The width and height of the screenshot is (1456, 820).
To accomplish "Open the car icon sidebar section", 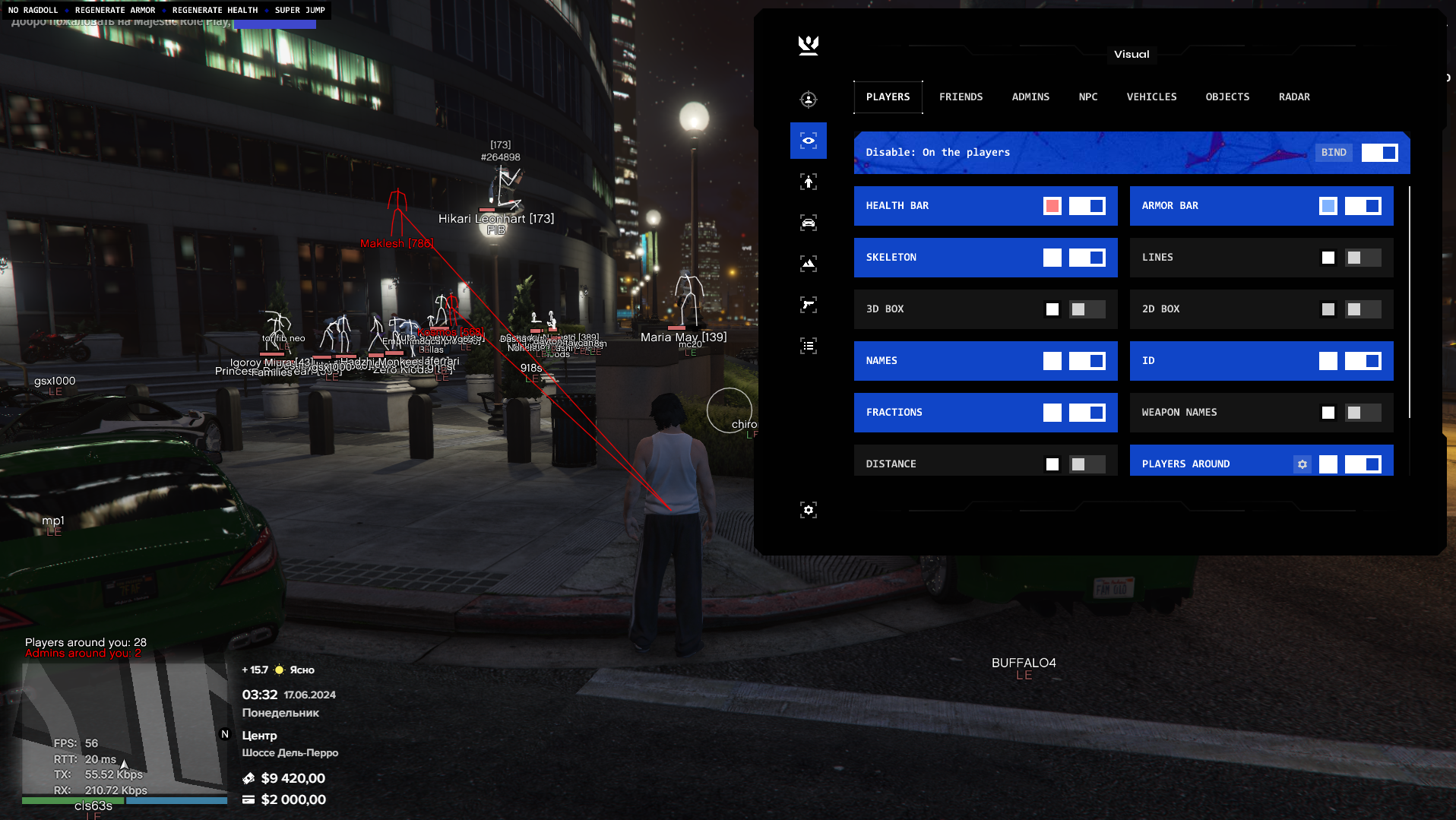I will pos(809,223).
